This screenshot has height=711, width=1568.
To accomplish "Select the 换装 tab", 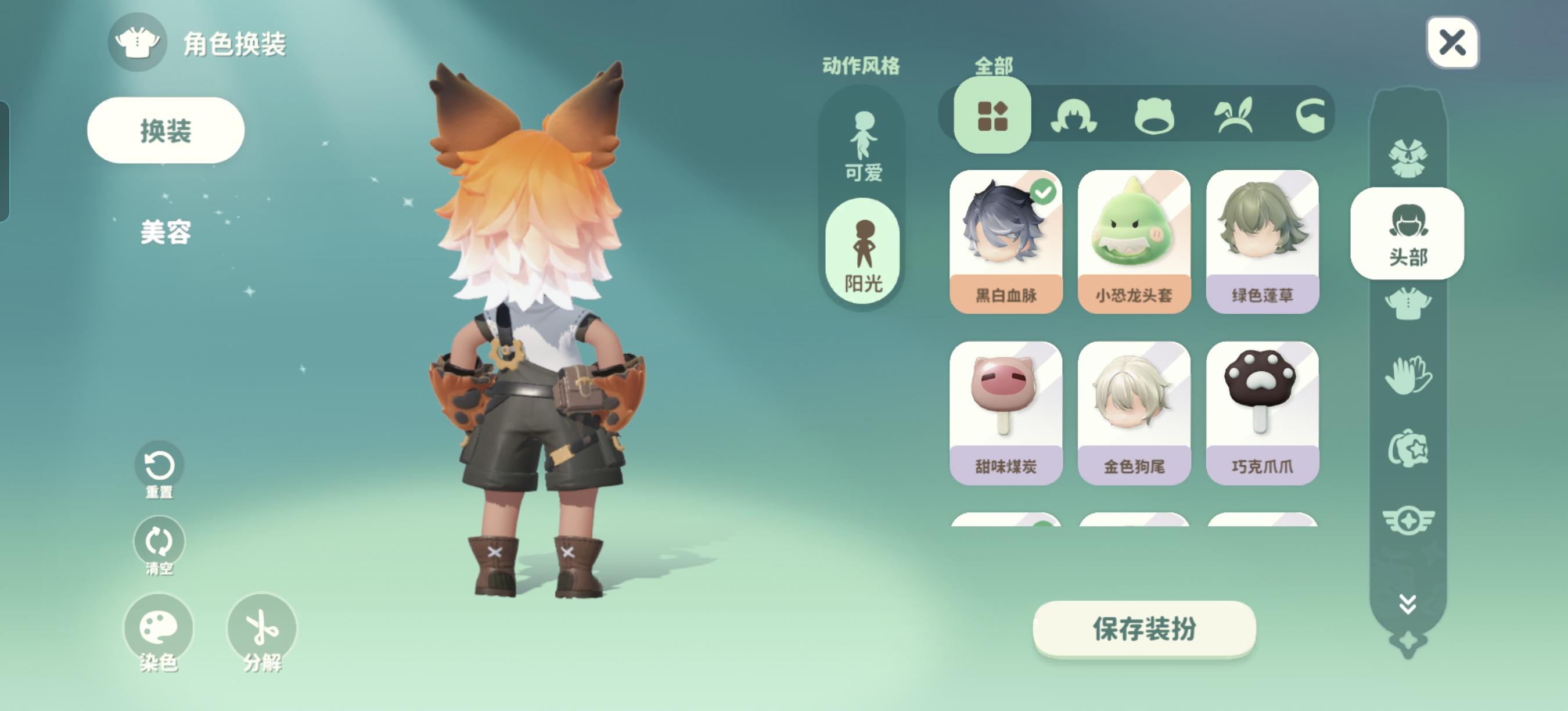I will point(164,129).
